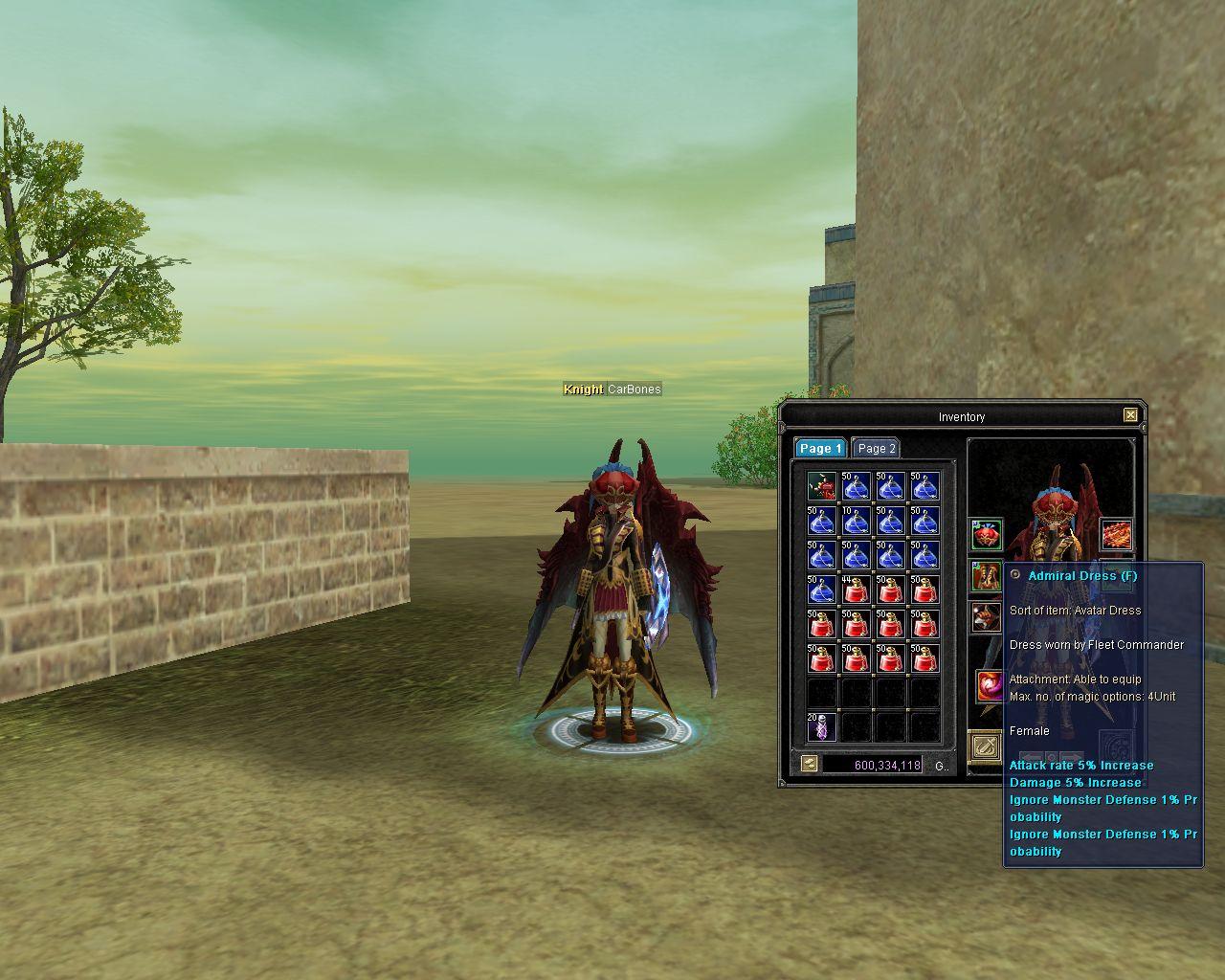Viewport: 1225px width, 980px height.
Task: Click the anchor button under the character preview
Action: pos(985,746)
